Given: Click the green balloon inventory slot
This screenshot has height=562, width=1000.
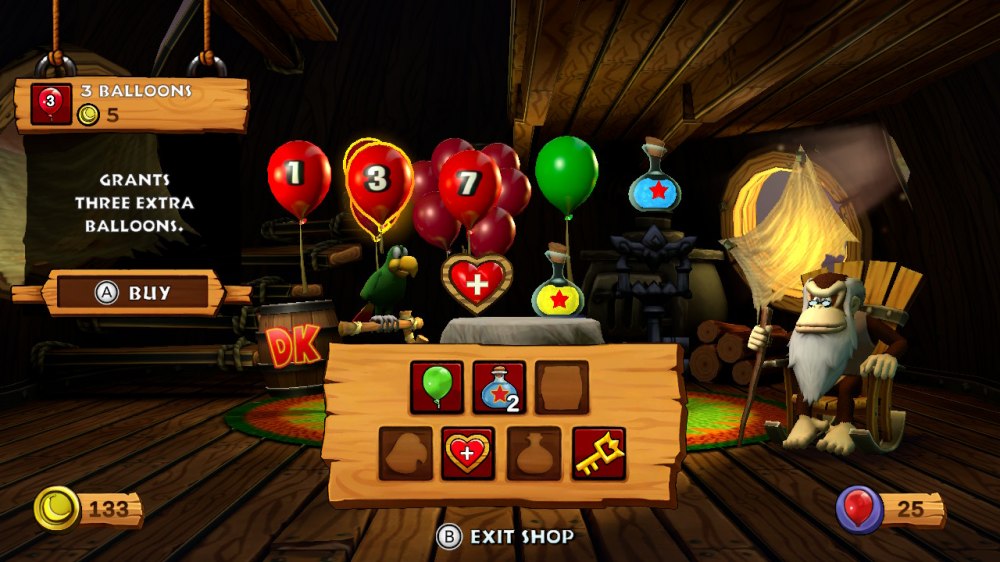Looking at the screenshot, I should point(437,387).
